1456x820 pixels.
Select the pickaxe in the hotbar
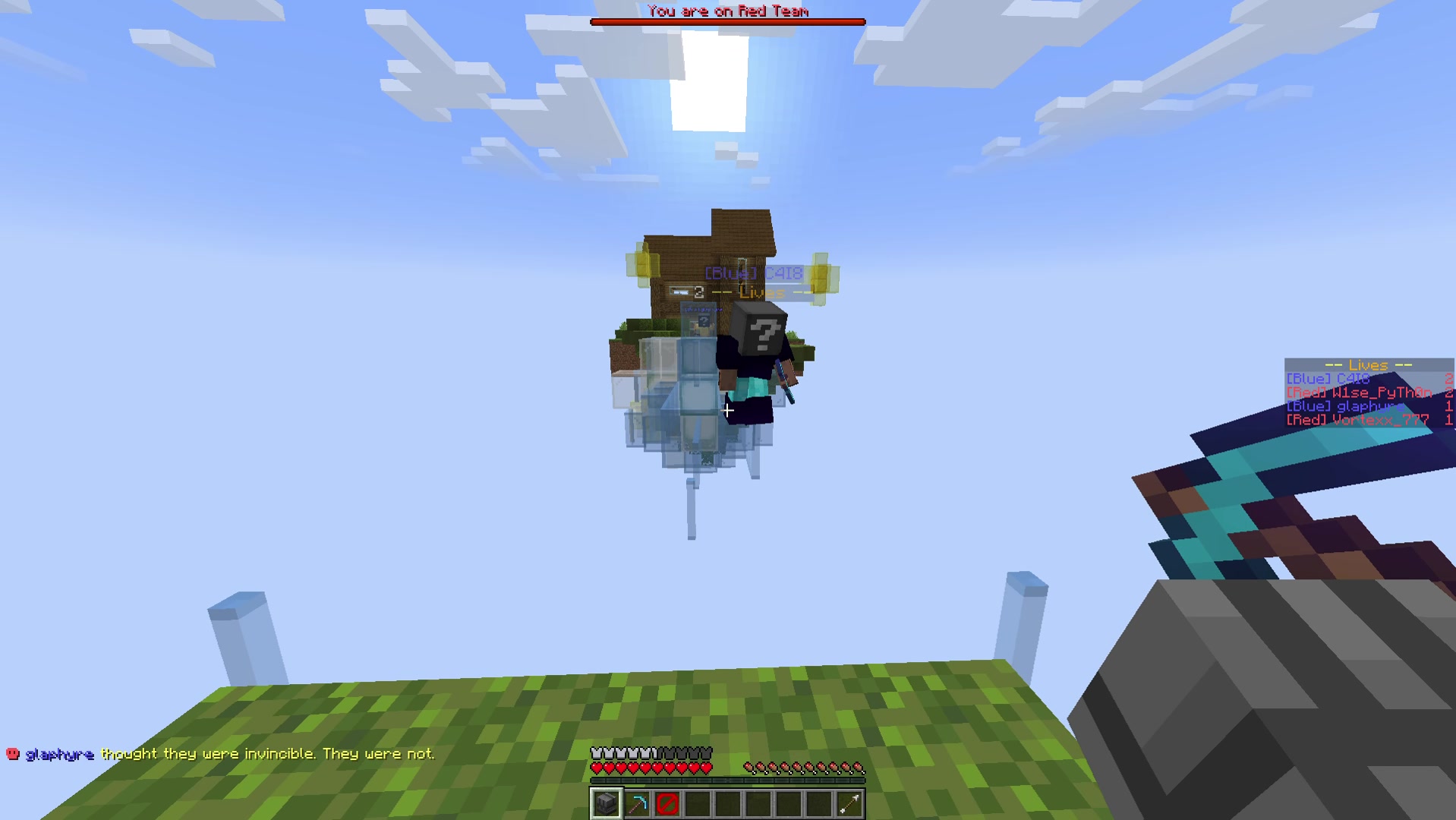click(636, 803)
